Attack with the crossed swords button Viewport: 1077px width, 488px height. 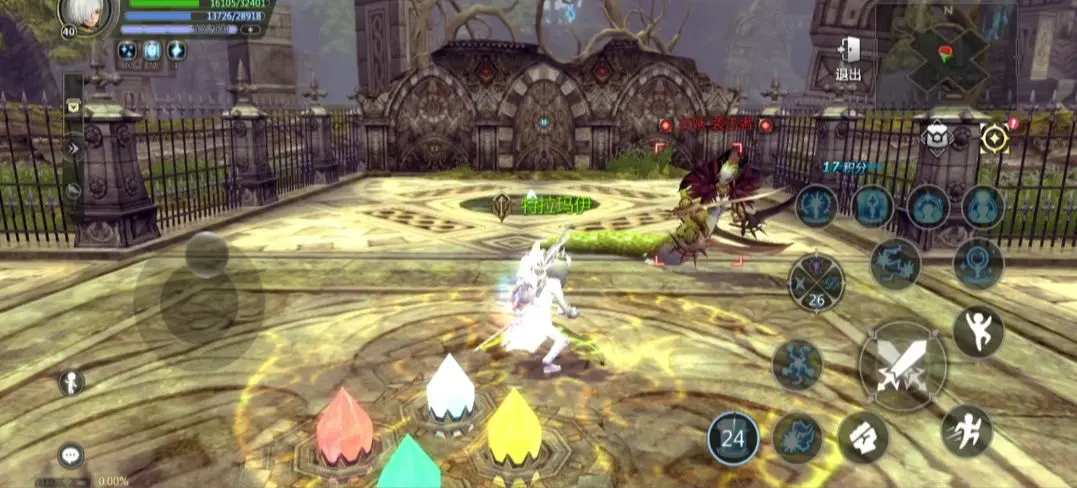click(x=902, y=366)
